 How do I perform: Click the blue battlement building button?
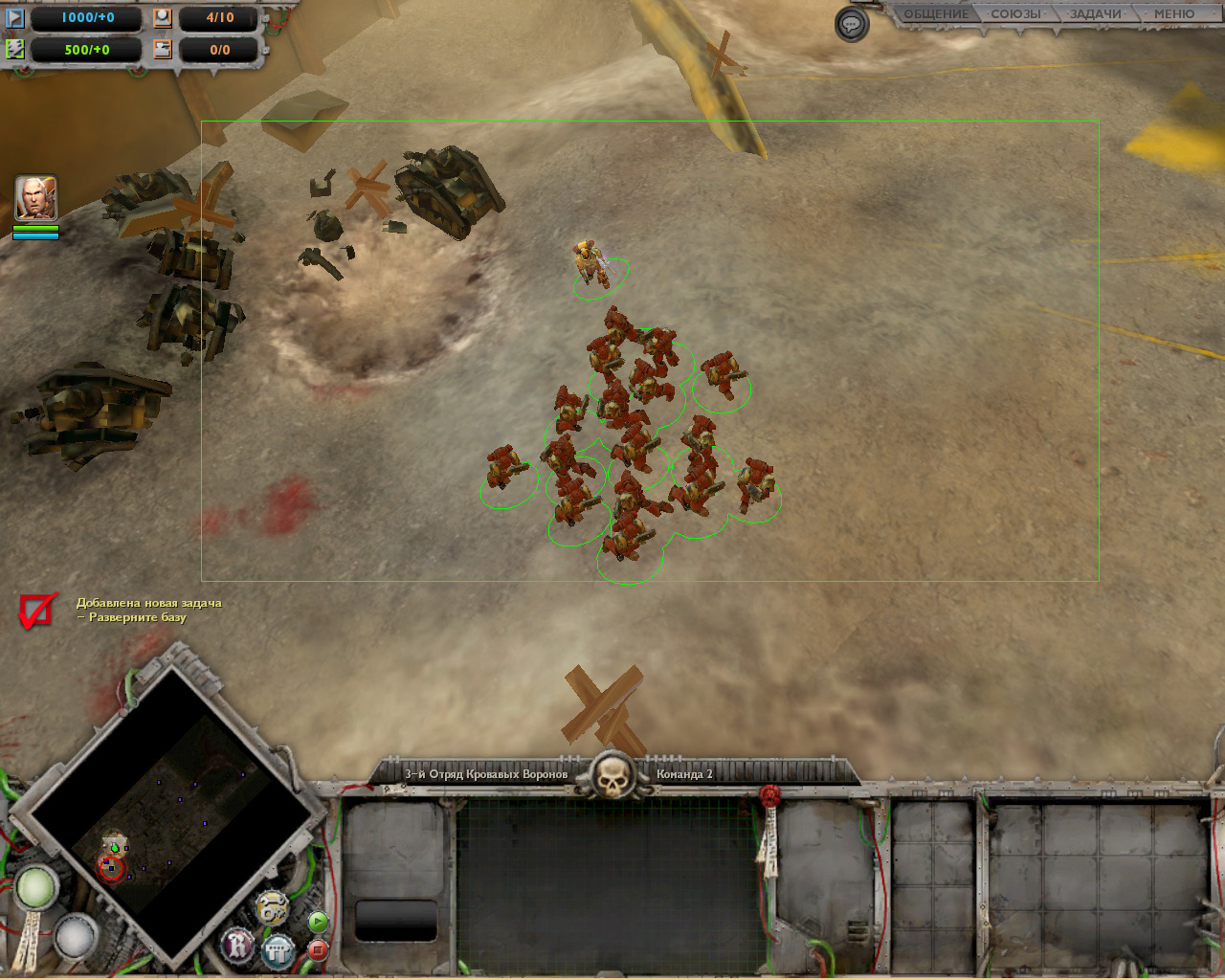pos(278,950)
